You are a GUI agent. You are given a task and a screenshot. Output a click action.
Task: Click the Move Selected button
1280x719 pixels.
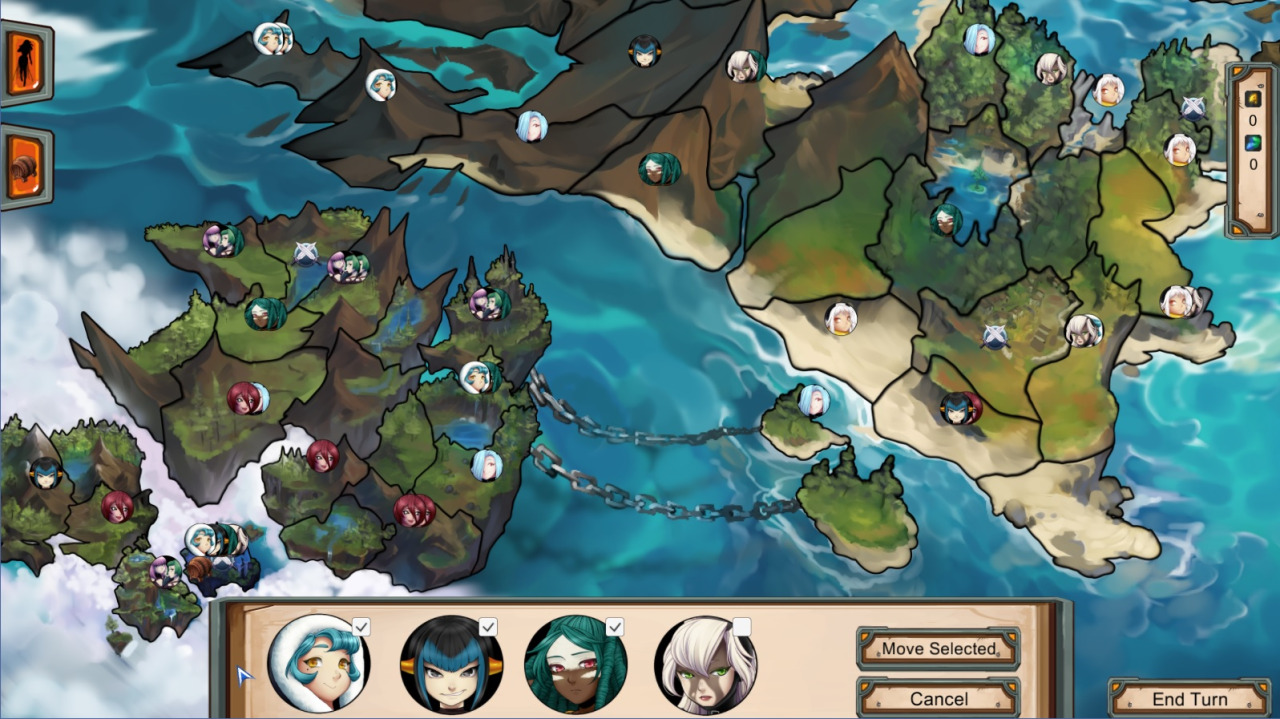coord(938,648)
